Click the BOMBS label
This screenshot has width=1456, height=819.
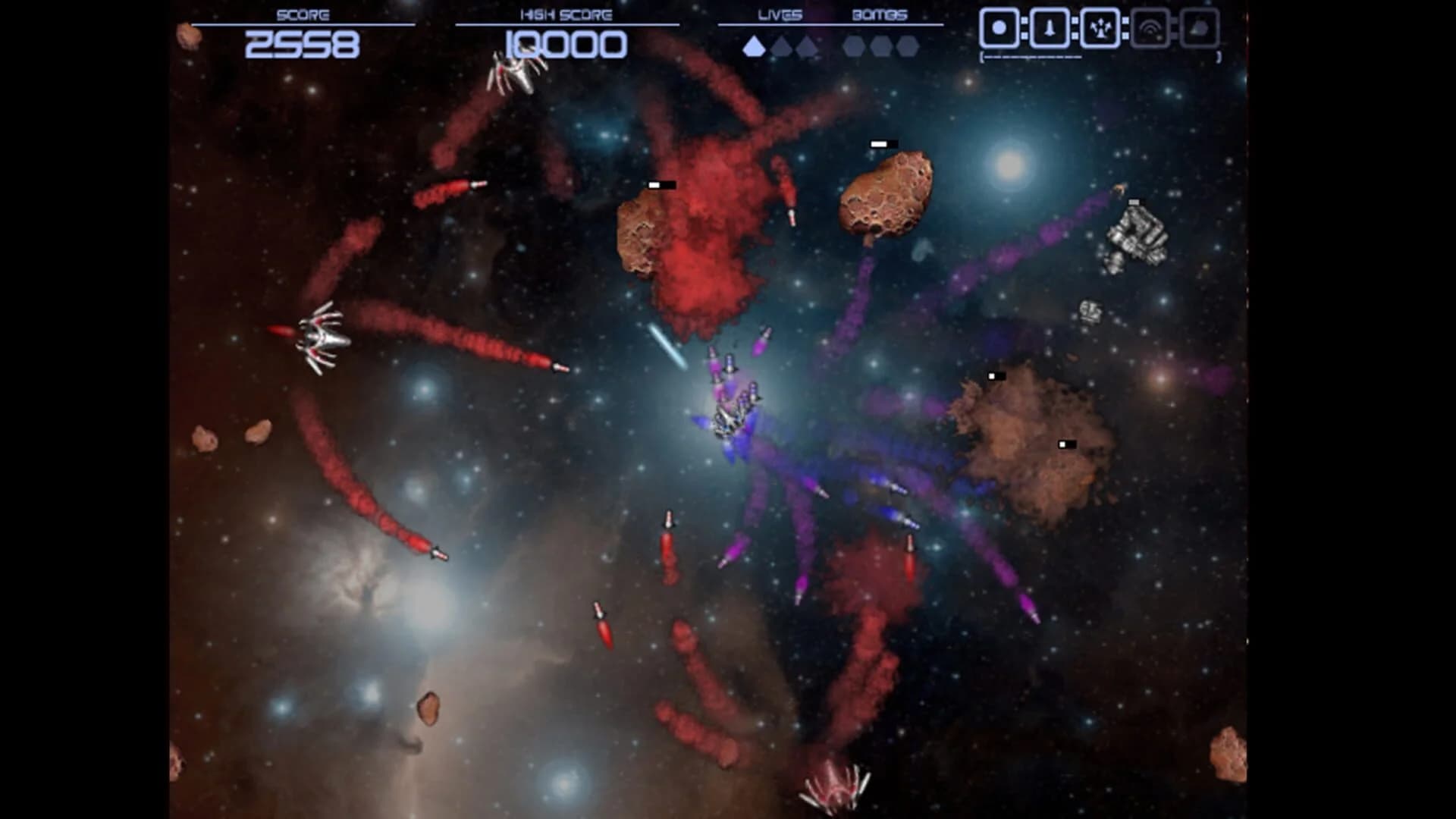[880, 13]
